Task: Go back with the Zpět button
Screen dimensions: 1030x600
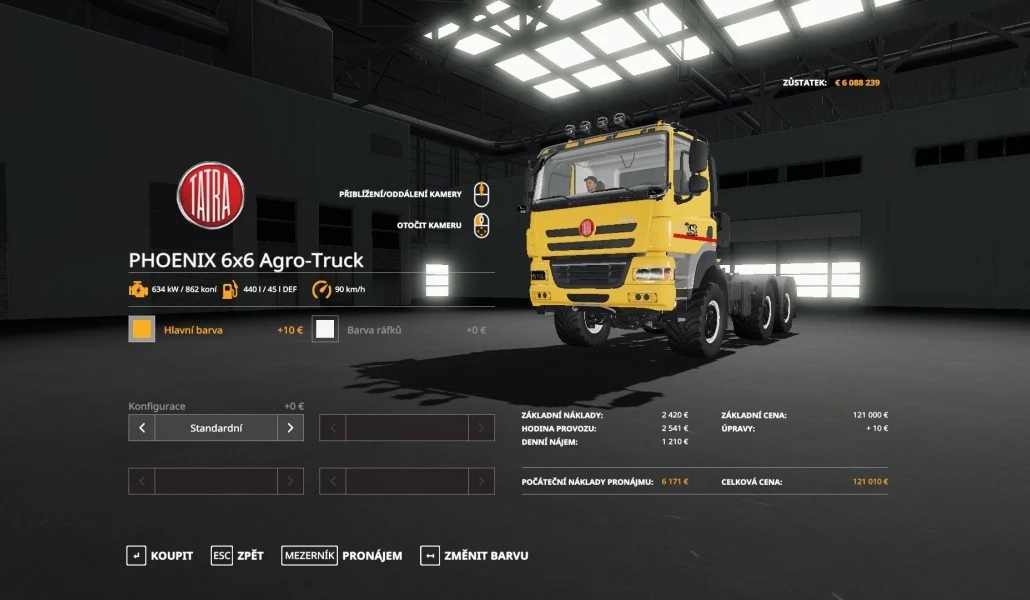Action: (x=238, y=556)
